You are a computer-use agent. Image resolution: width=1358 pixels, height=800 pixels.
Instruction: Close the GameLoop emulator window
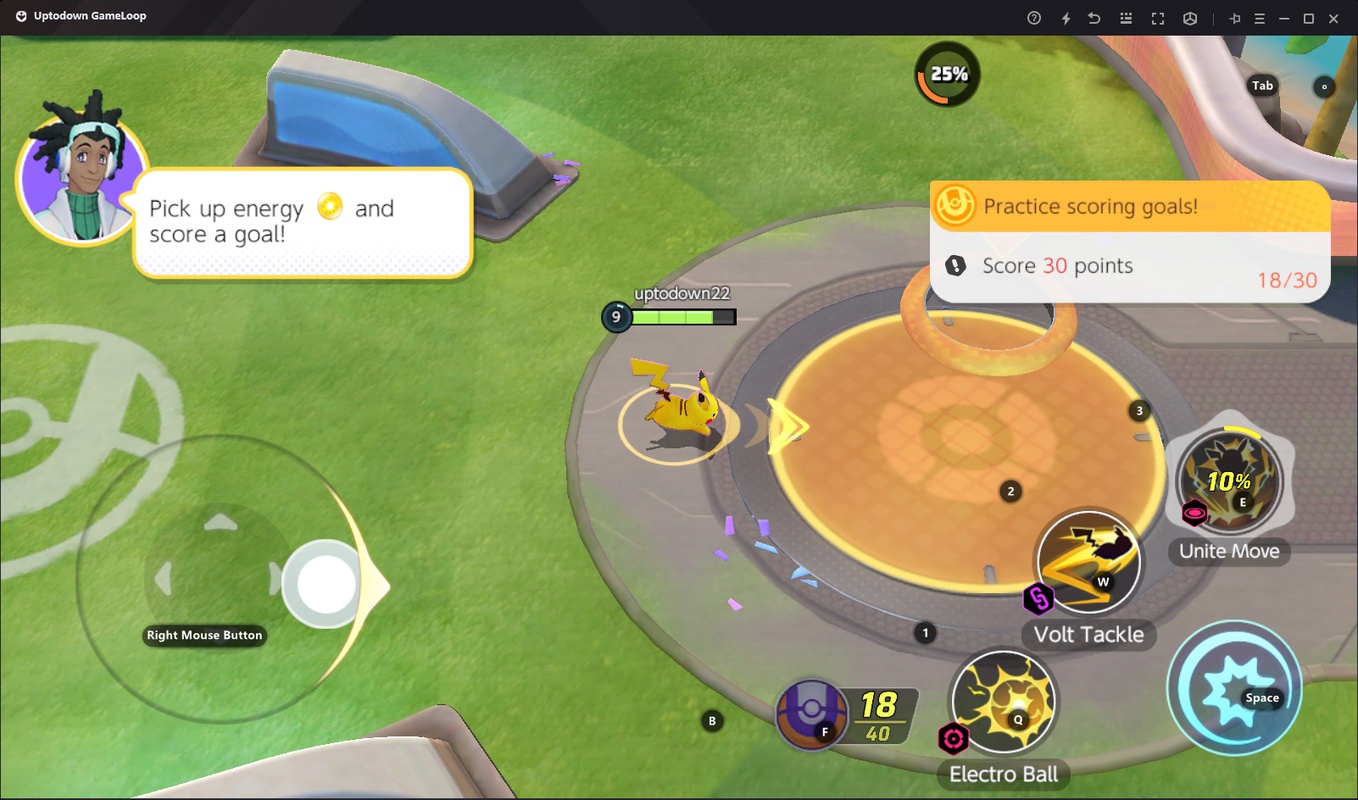click(1333, 18)
